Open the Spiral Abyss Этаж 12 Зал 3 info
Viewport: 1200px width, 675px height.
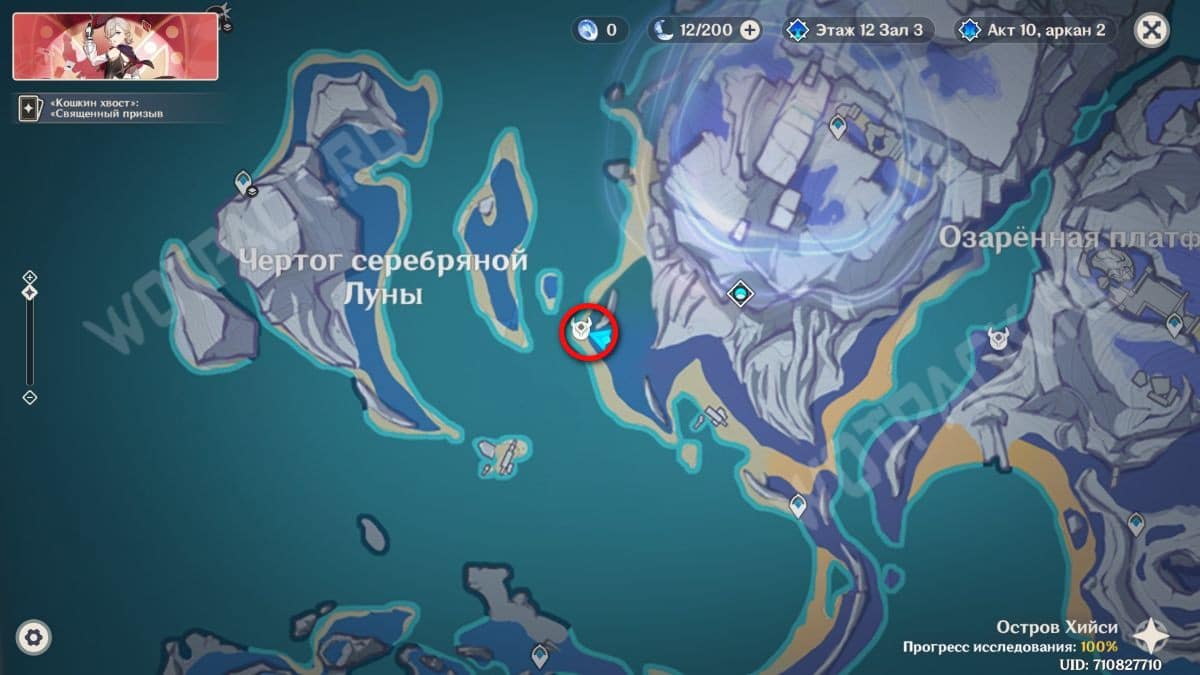point(857,30)
